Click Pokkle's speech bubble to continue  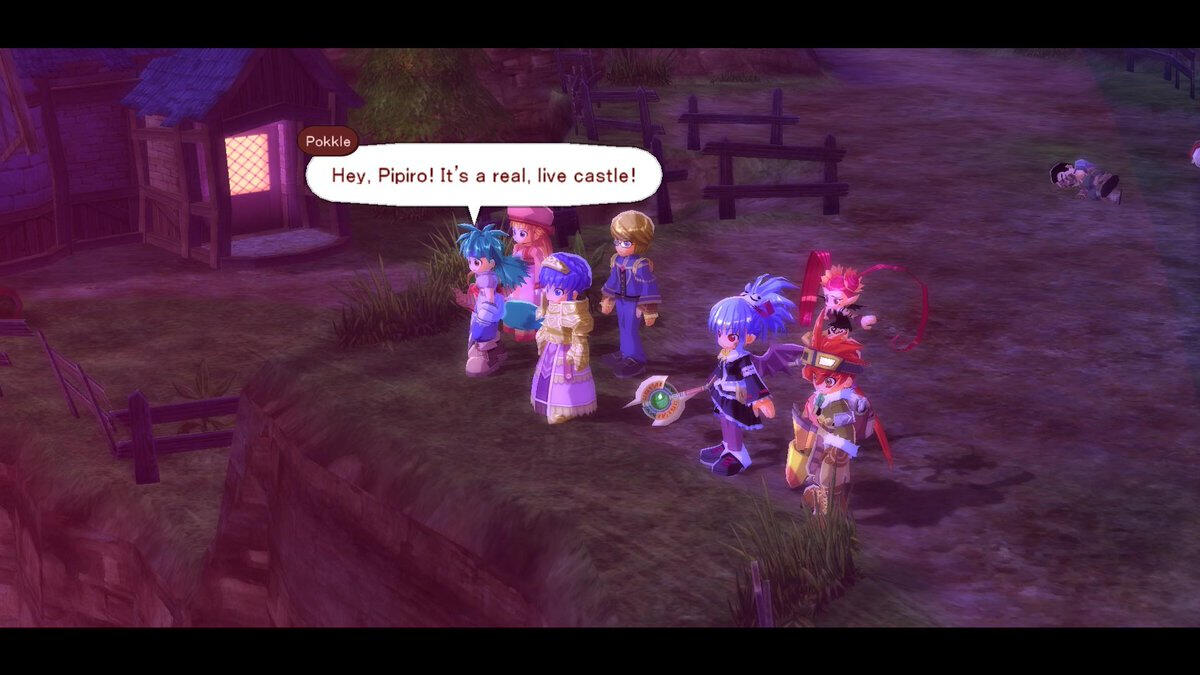[x=483, y=175]
